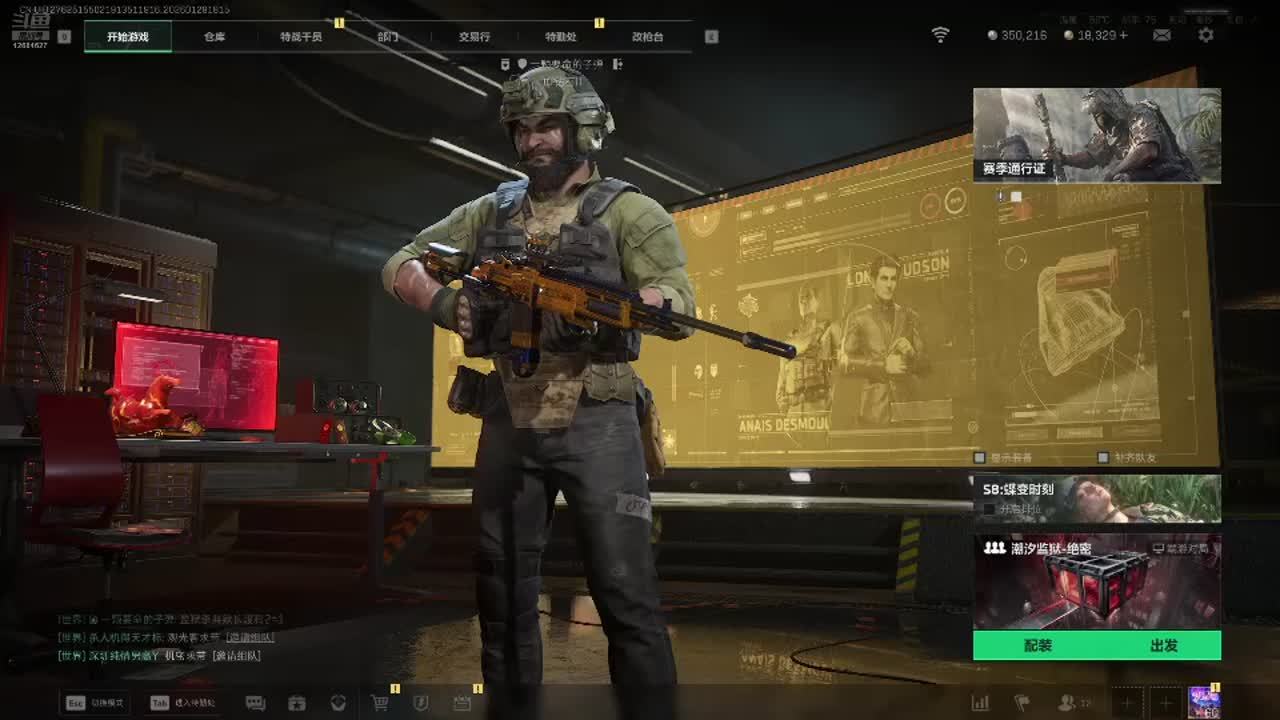Open the 赛季通行证 season pass banner
This screenshot has width=1280, height=720.
point(1096,135)
